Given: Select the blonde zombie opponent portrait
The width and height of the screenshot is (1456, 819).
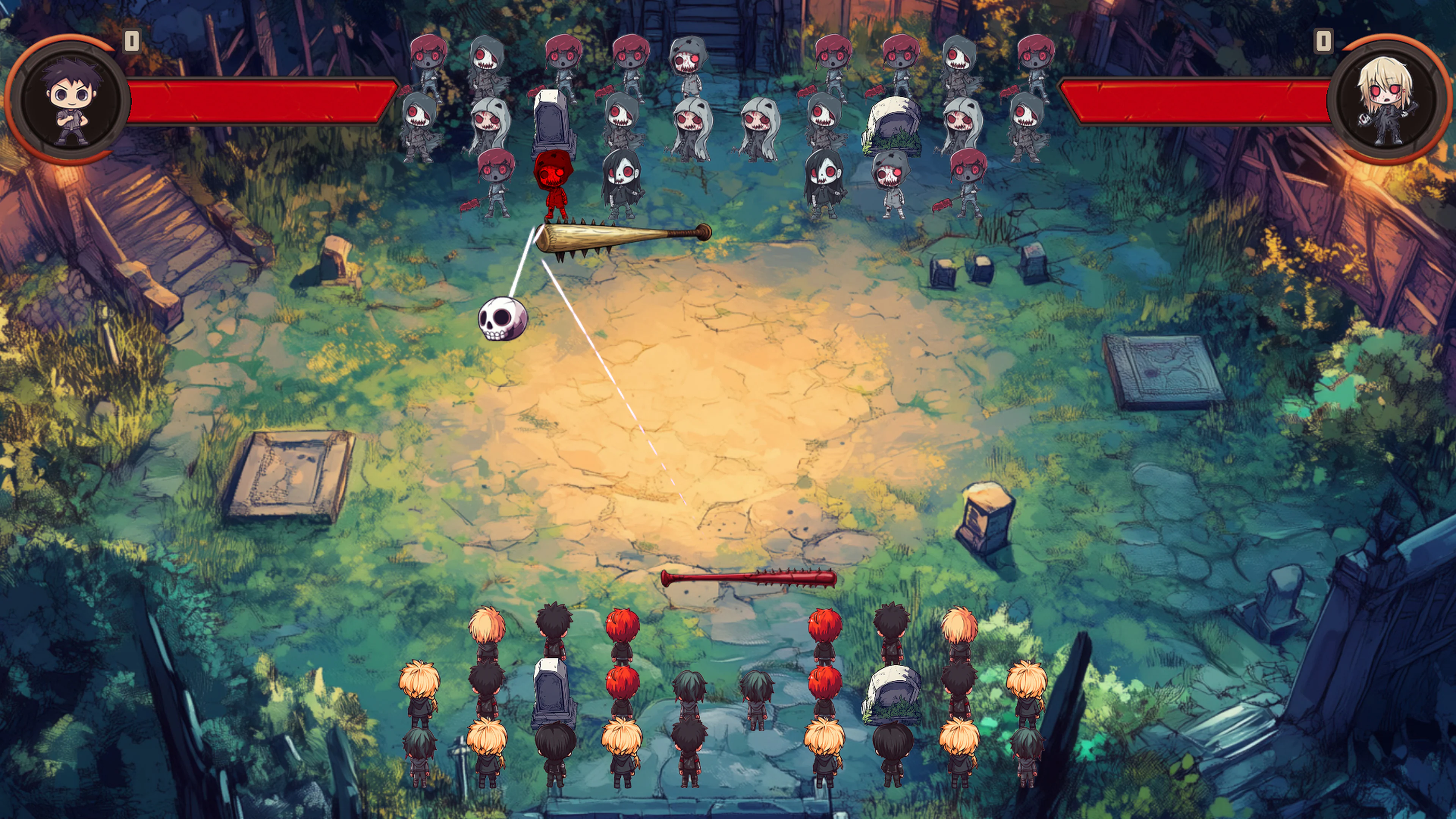Looking at the screenshot, I should click(x=1387, y=100).
